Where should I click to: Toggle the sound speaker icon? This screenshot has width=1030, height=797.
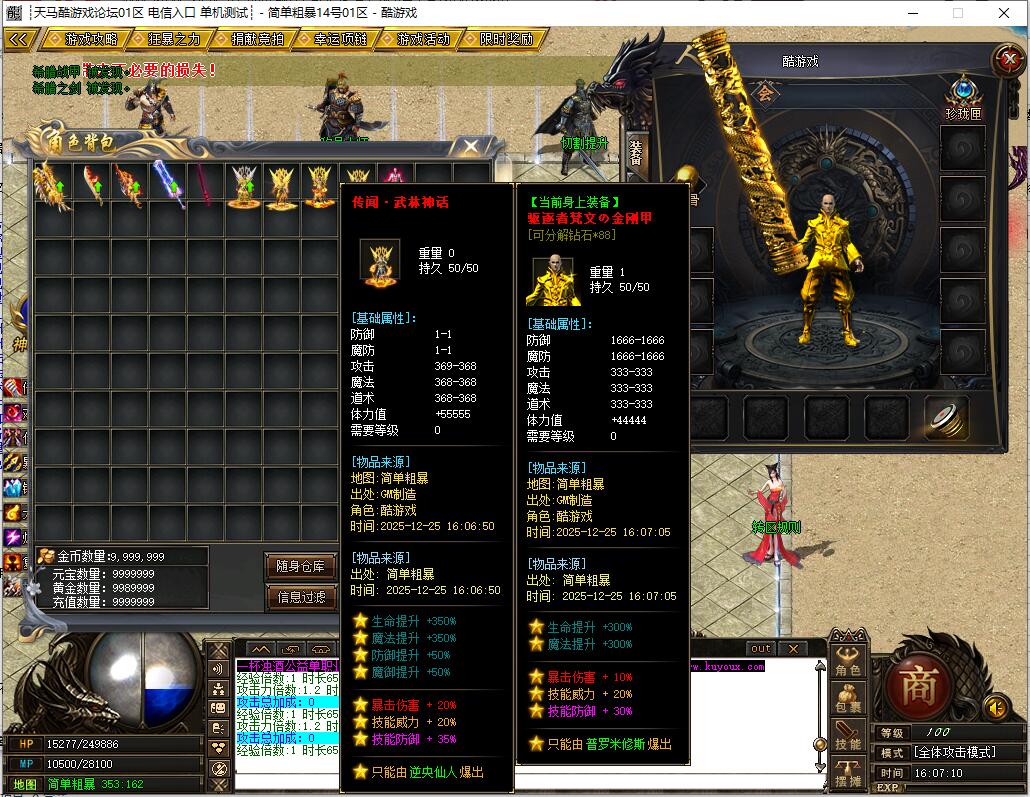pyautogui.click(x=996, y=708)
